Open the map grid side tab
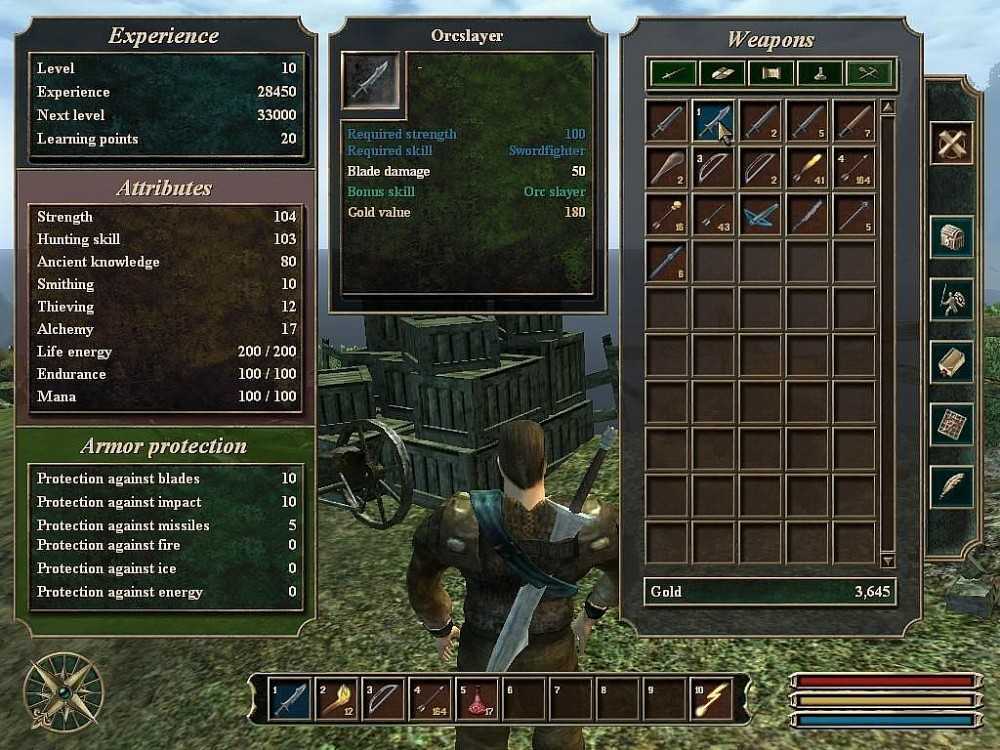Screen dimensions: 1000x750 951,423
